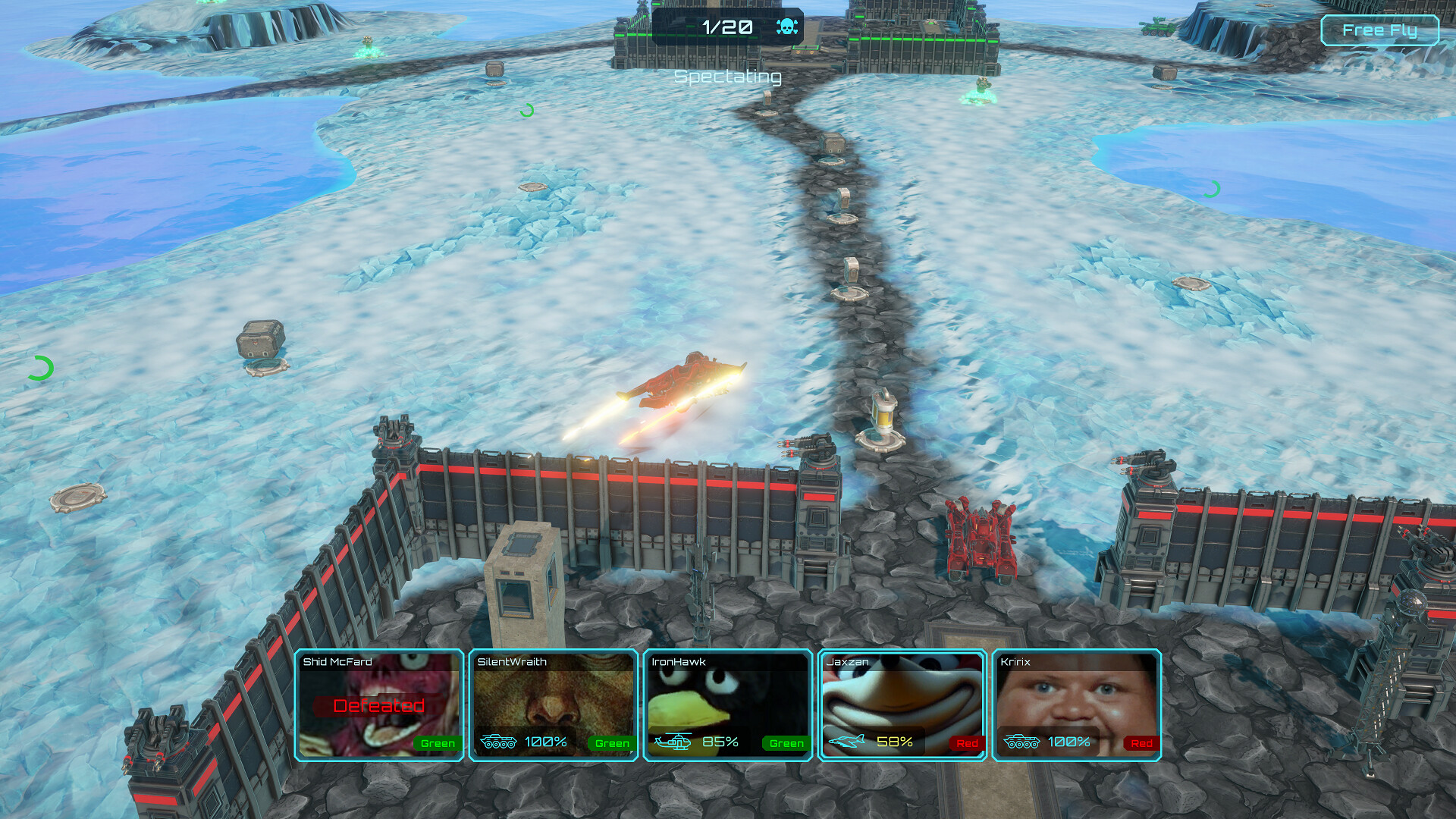Choose Jaxzan's player card
This screenshot has width=1456, height=819.
tap(902, 705)
